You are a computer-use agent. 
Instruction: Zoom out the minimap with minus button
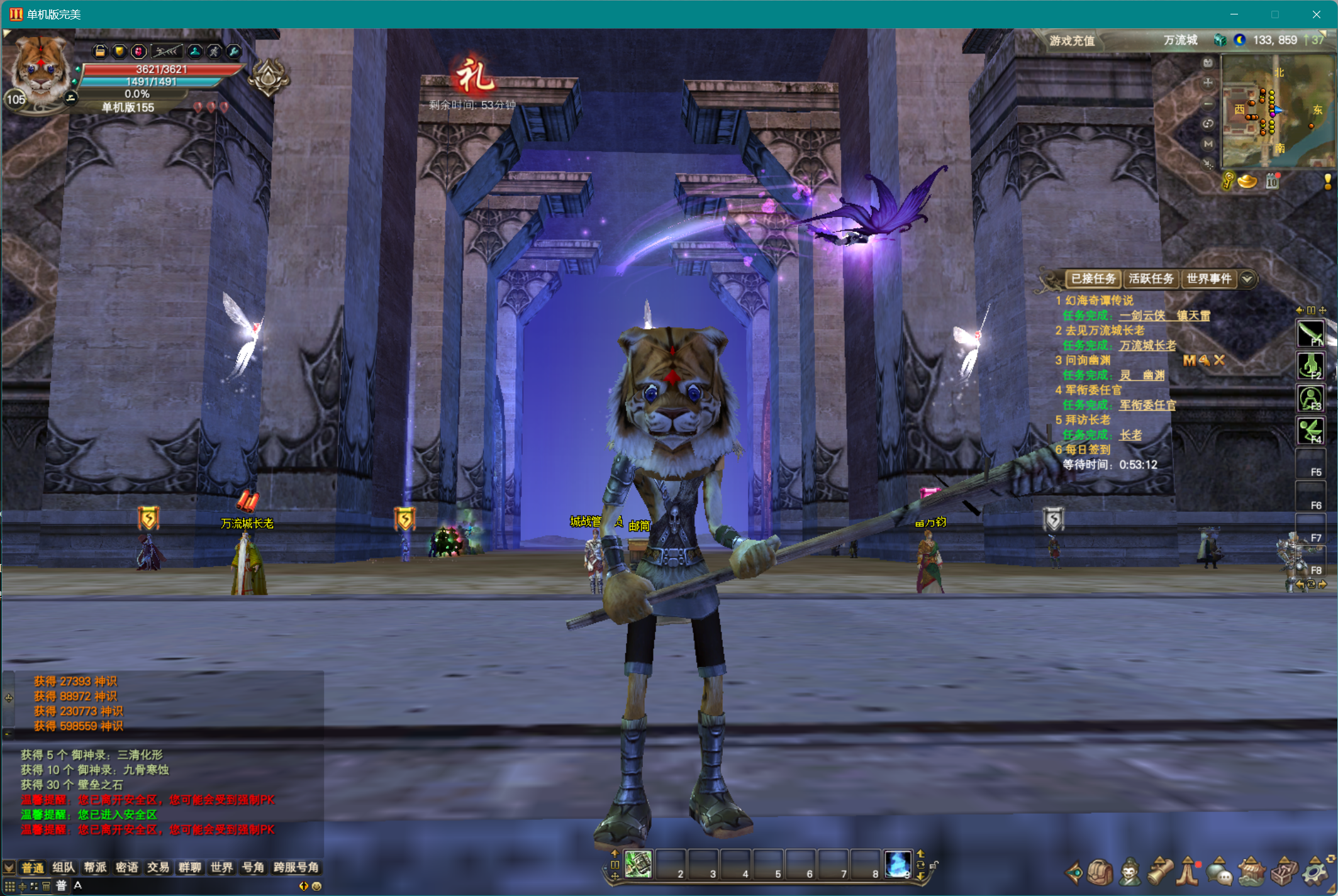point(1208,103)
